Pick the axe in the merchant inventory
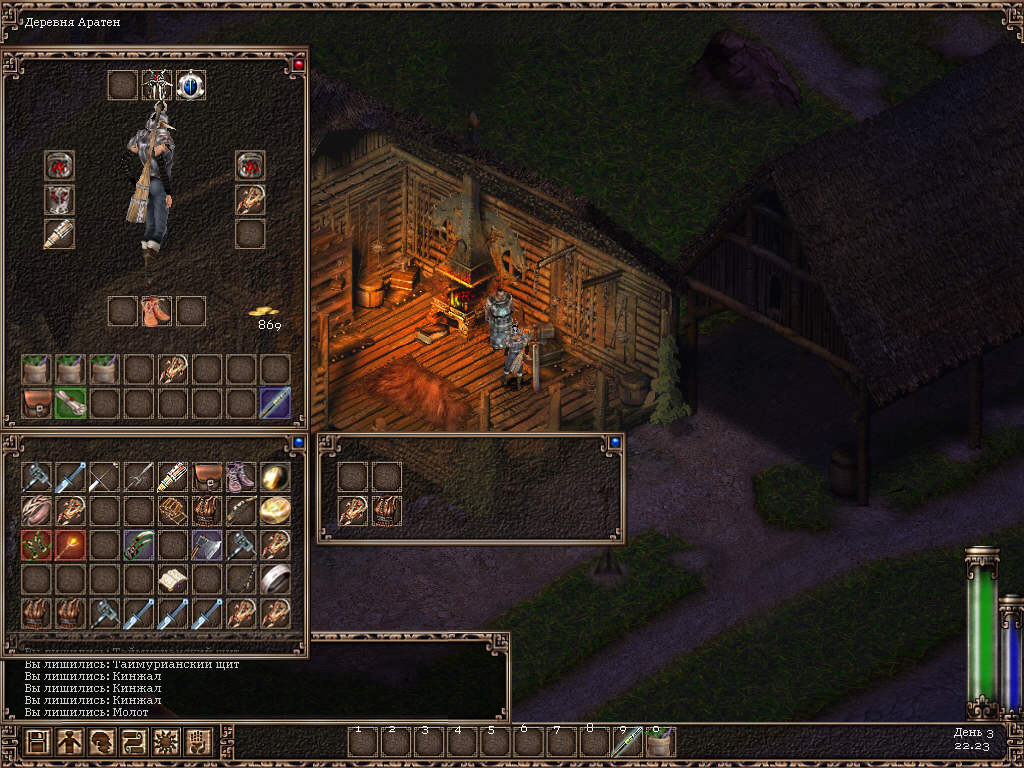Screen dimensions: 1024x768 (207, 545)
